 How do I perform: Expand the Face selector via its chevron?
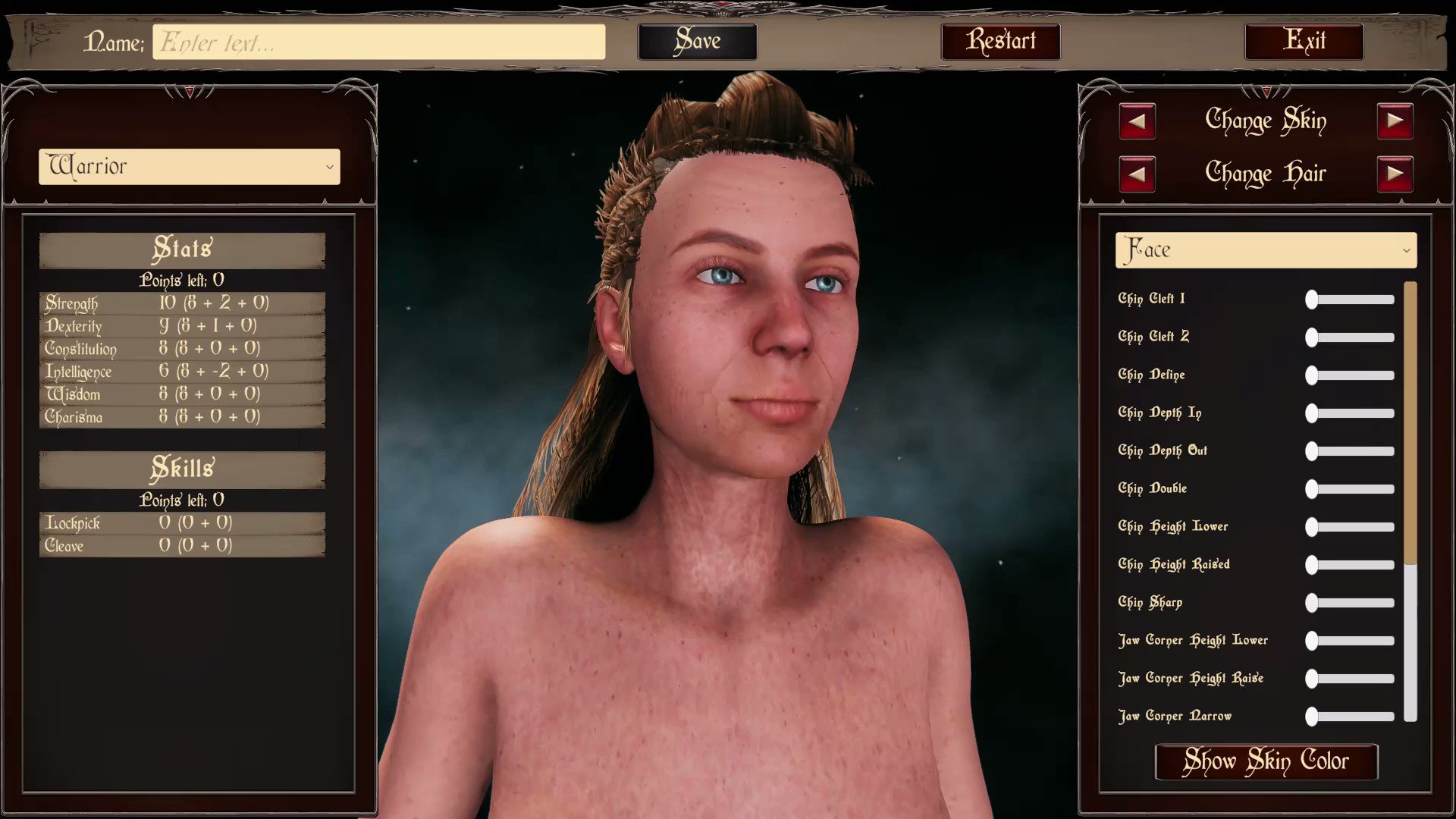1406,249
